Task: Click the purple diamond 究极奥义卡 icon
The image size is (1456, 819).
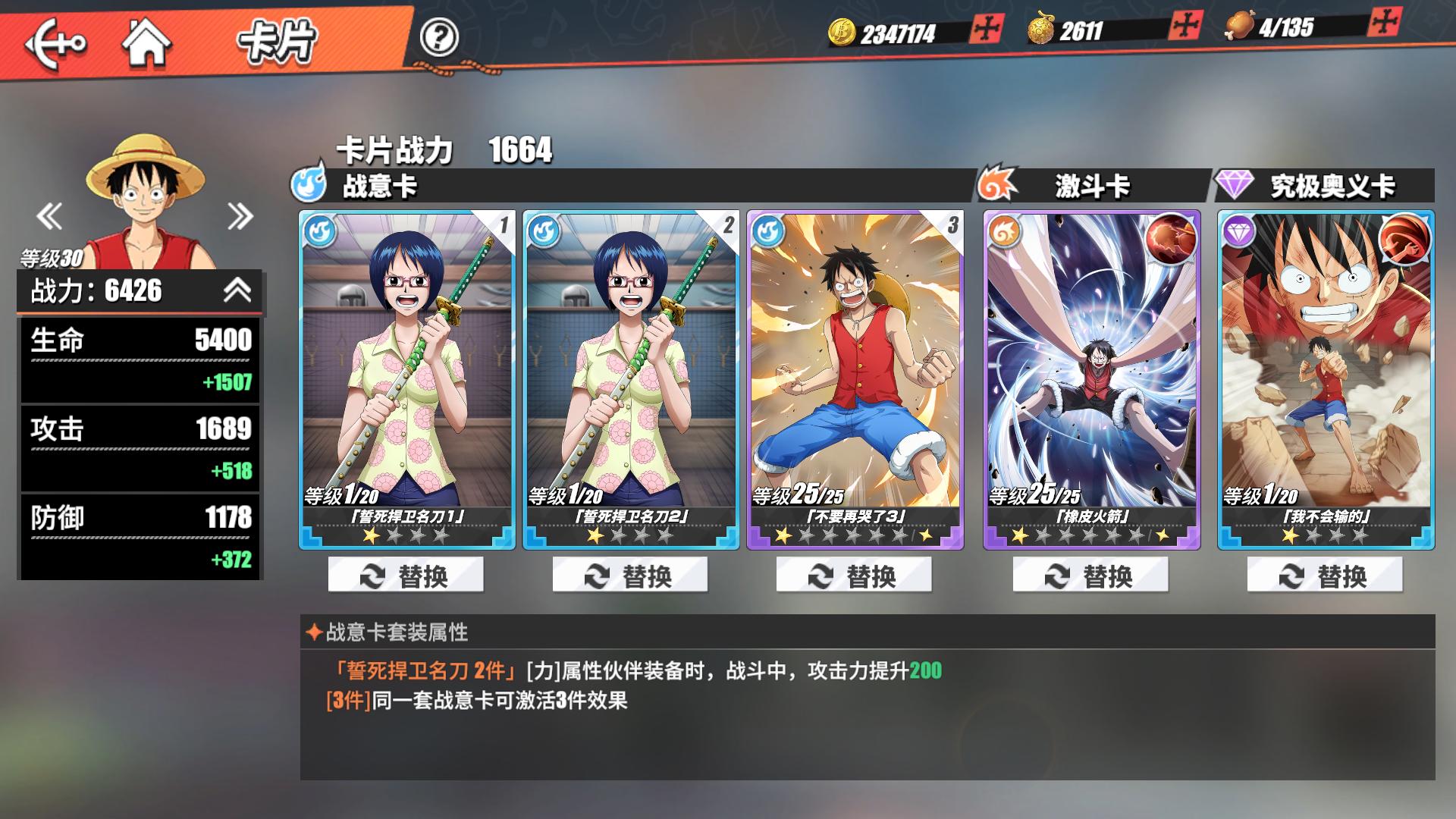Action: pyautogui.click(x=1232, y=186)
